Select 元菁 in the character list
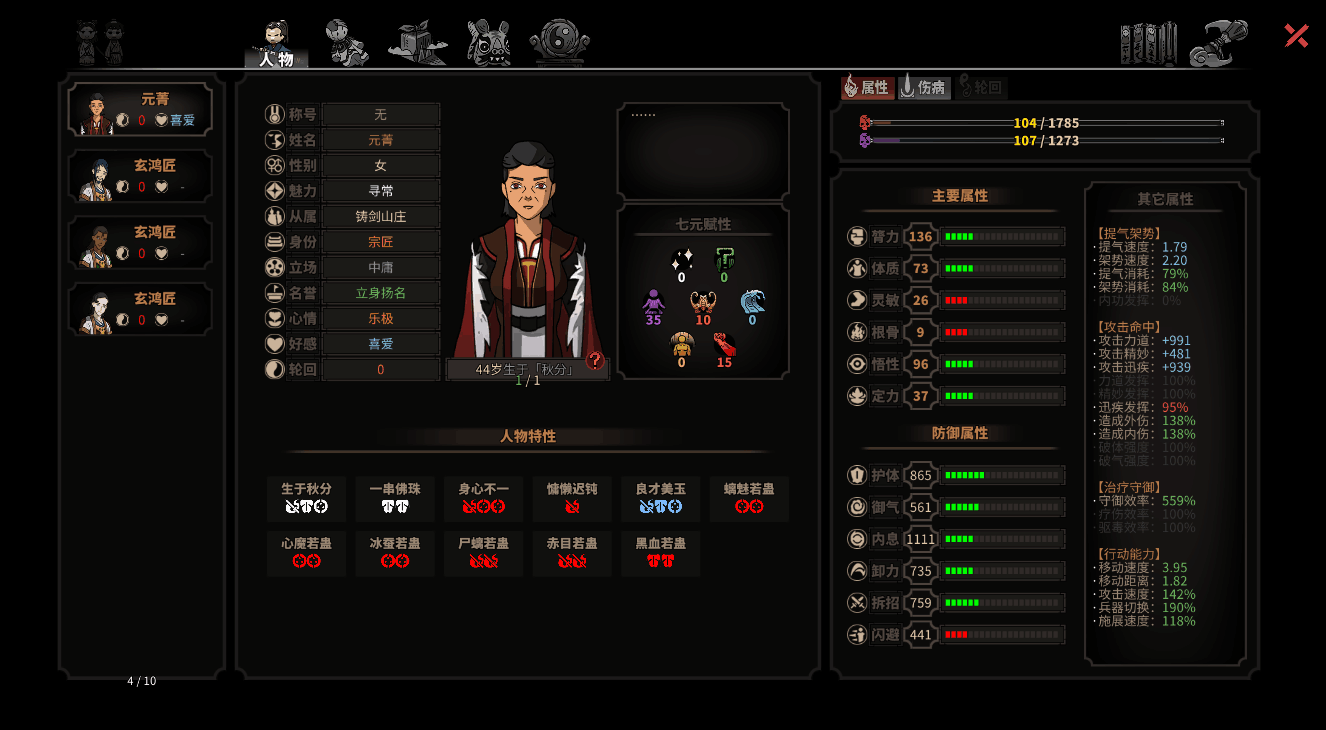This screenshot has width=1326, height=730. [140, 109]
